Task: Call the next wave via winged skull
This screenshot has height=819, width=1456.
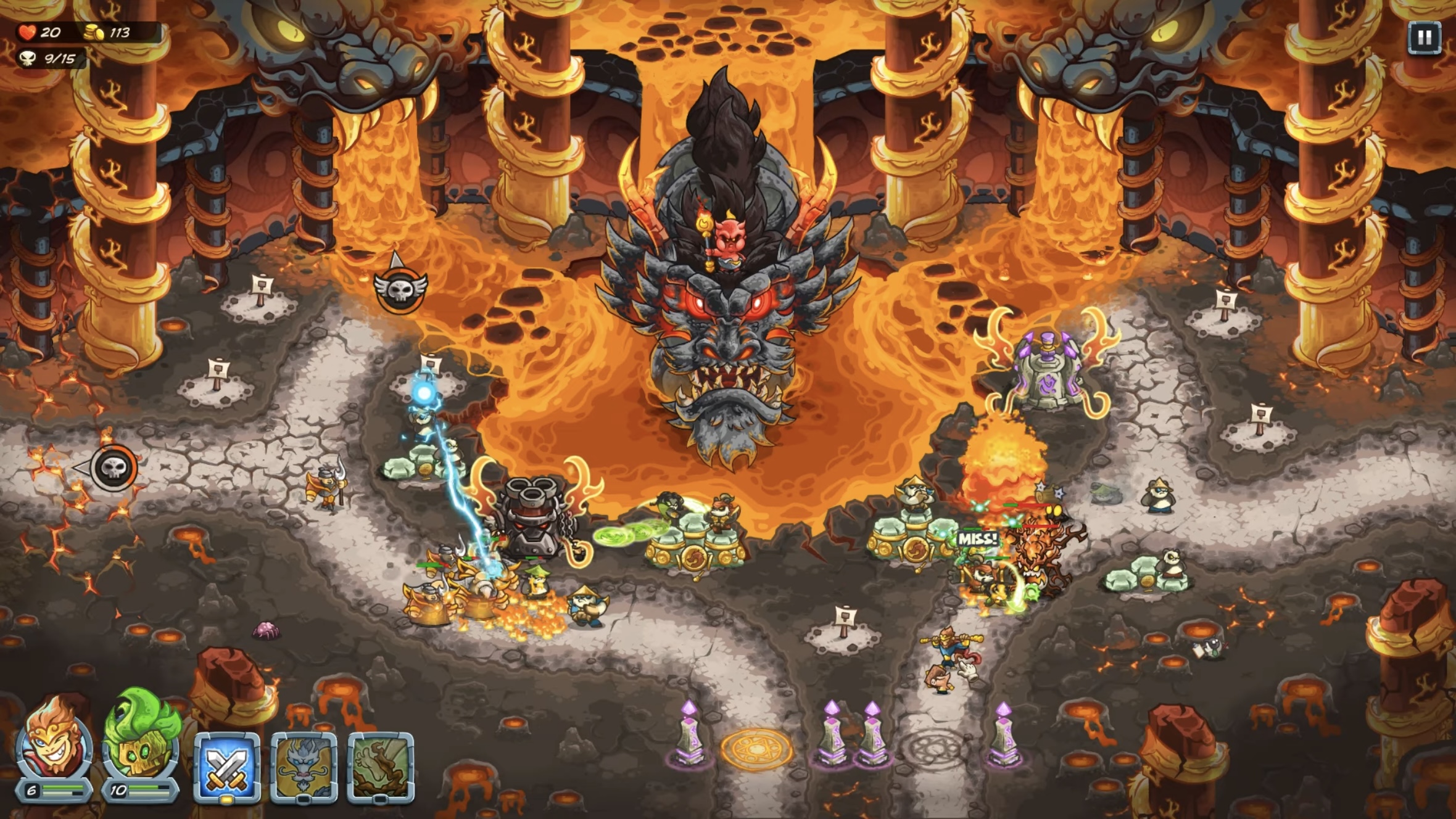Action: point(400,288)
